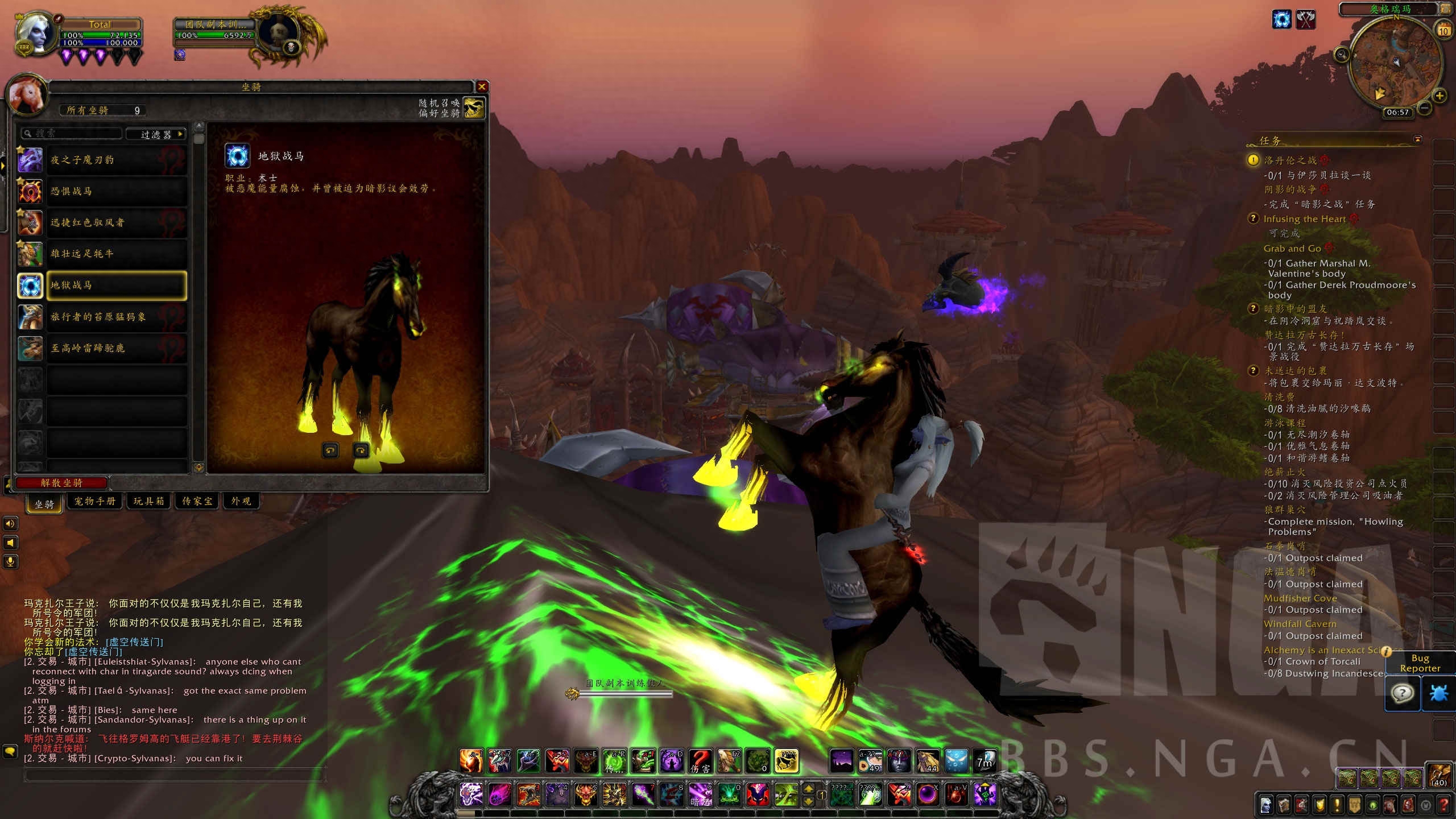Click the minimap

(1396, 63)
